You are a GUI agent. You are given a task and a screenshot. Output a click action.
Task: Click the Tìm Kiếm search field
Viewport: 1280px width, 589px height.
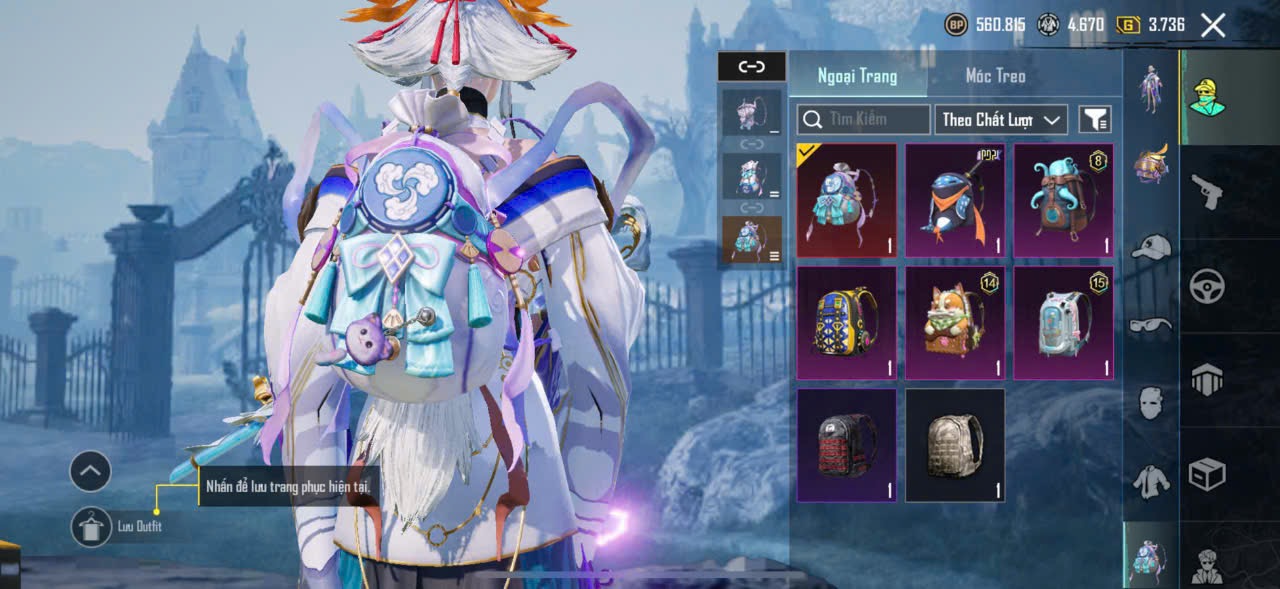tap(864, 120)
